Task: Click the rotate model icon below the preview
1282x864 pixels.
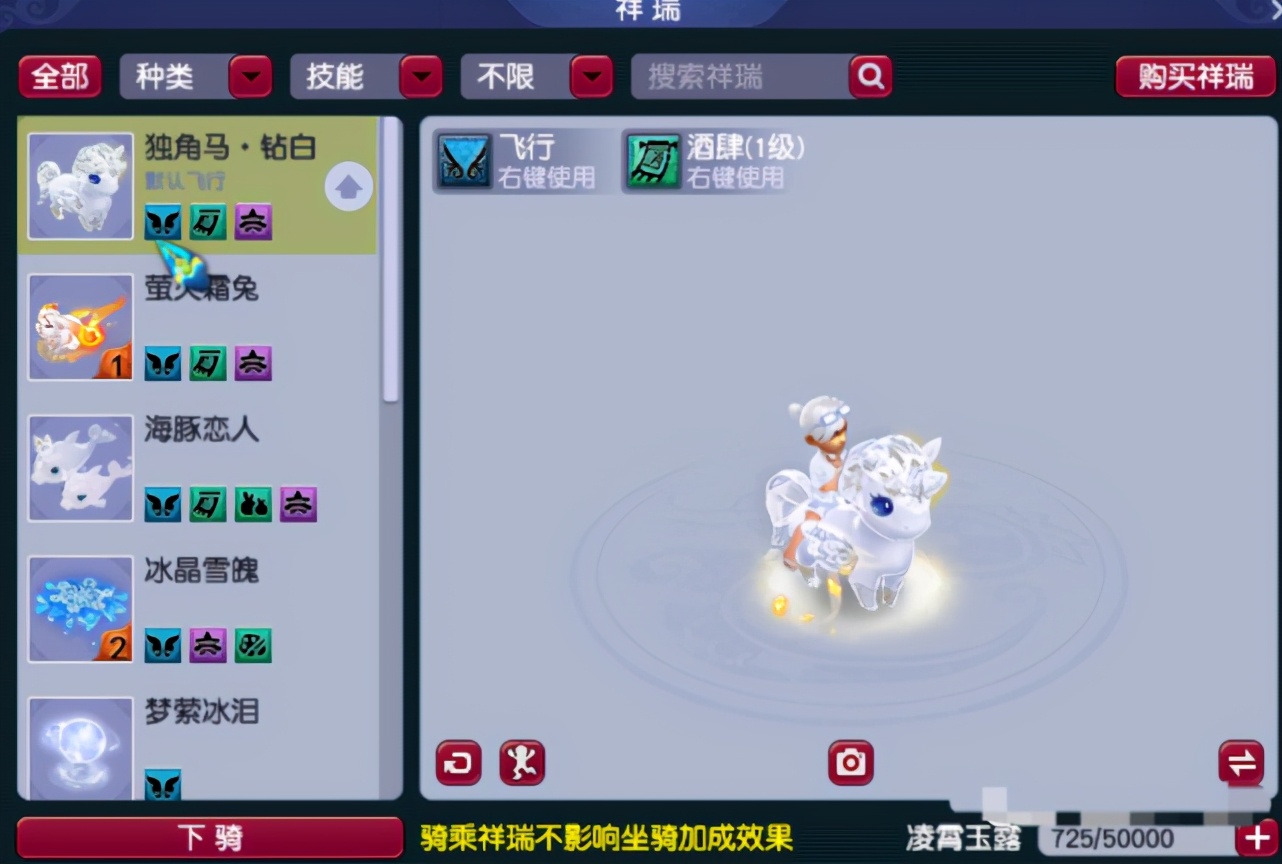Action: [x=457, y=762]
